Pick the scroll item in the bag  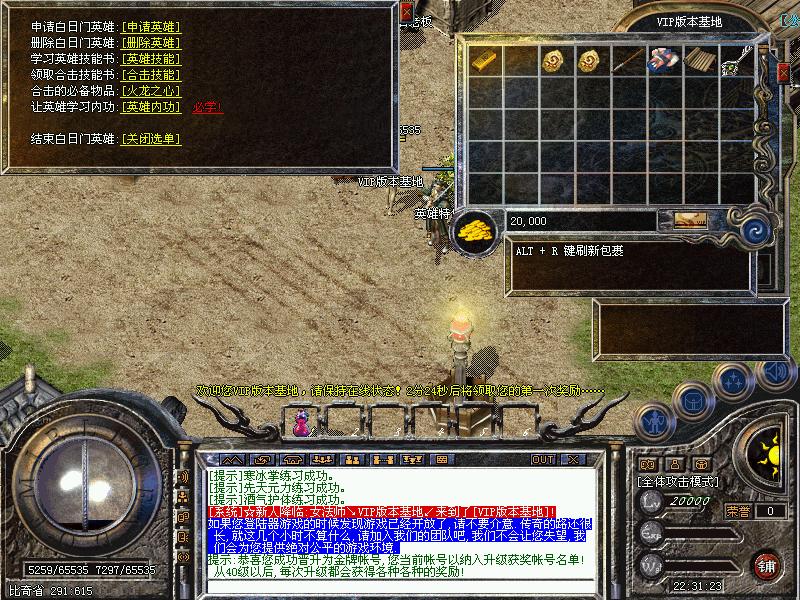697,60
